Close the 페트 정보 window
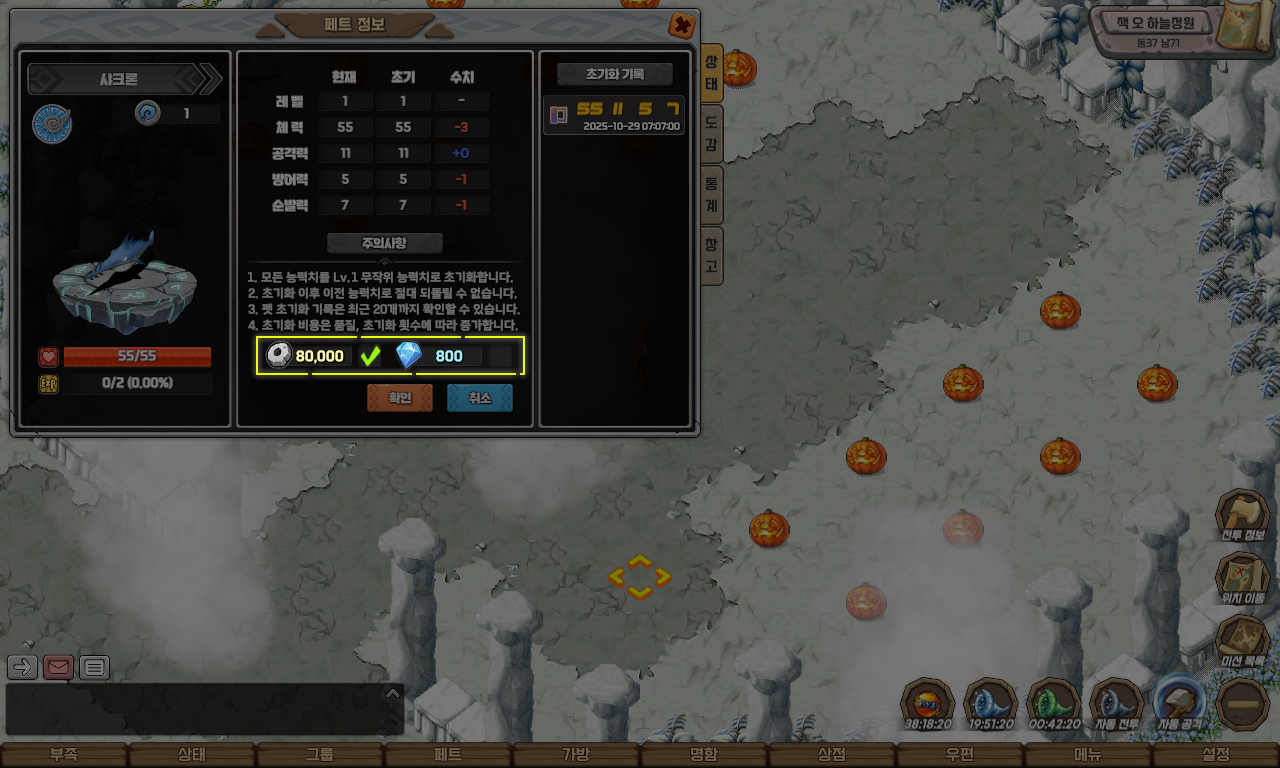Viewport: 1280px width, 768px height. tap(681, 25)
